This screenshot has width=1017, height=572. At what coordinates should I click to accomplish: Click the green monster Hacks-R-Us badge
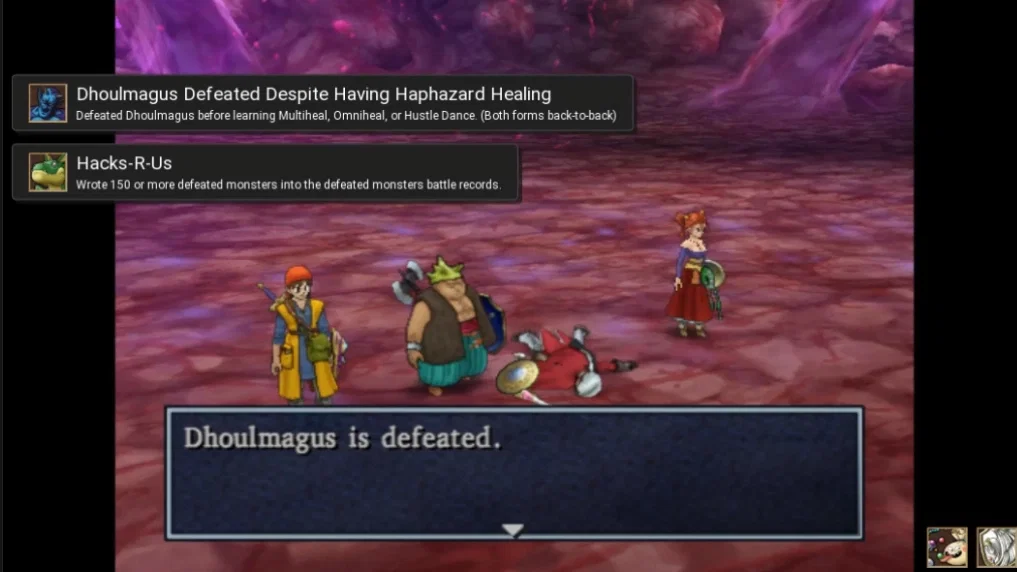(48, 172)
